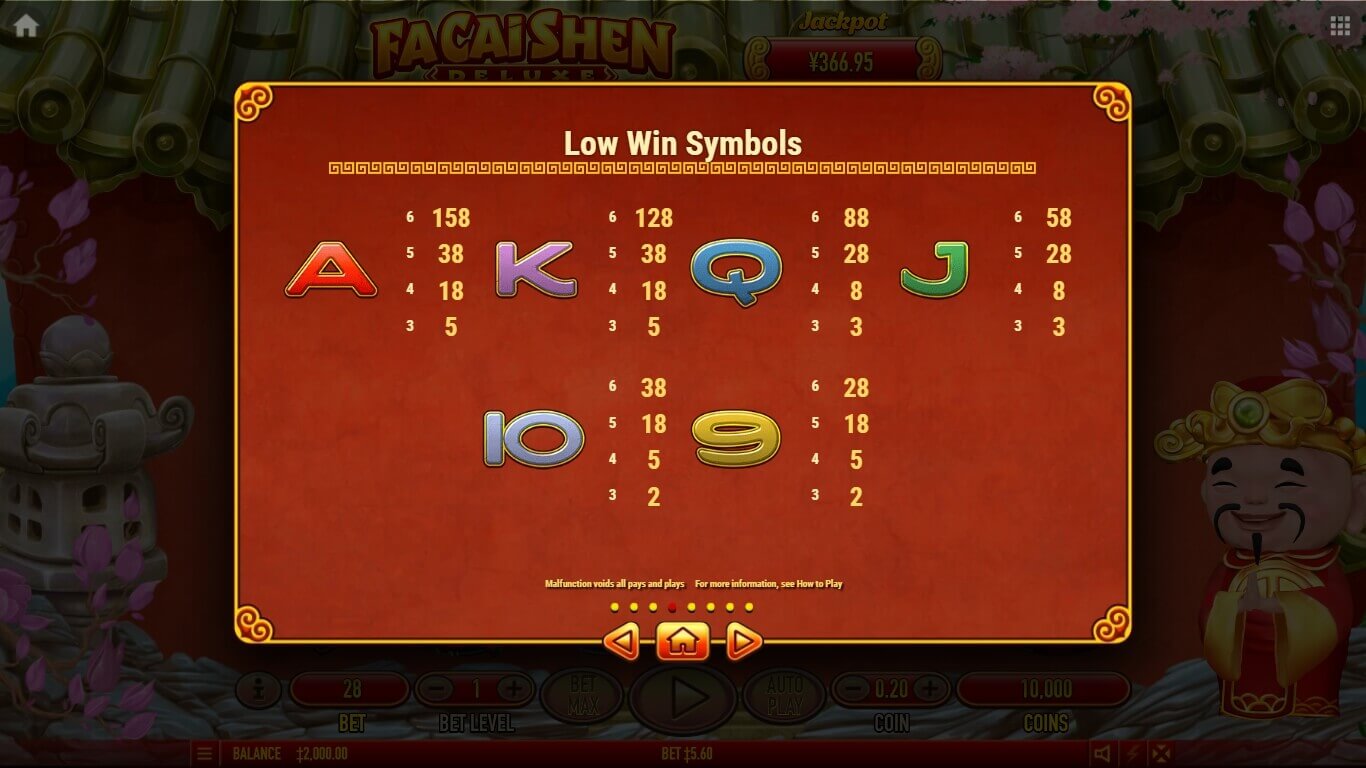Screen dimensions: 1366x768
Task: Toggle fullscreen mode icon
Action: 1161,754
